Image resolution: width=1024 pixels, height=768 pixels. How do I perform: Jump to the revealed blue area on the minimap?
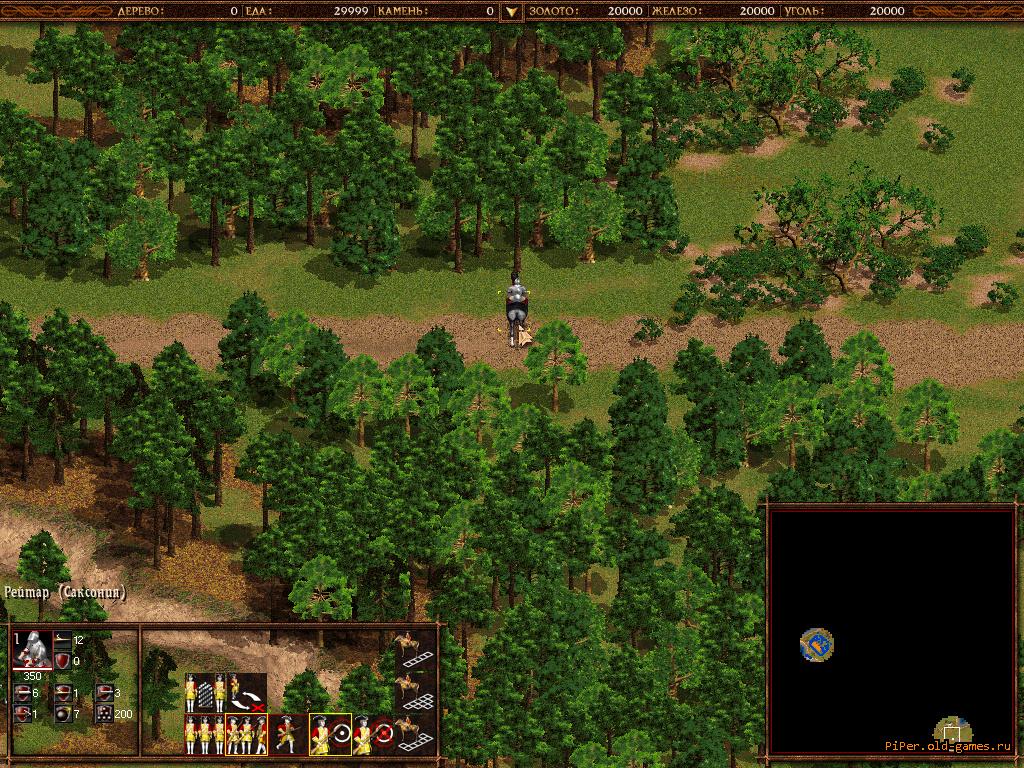click(x=817, y=645)
